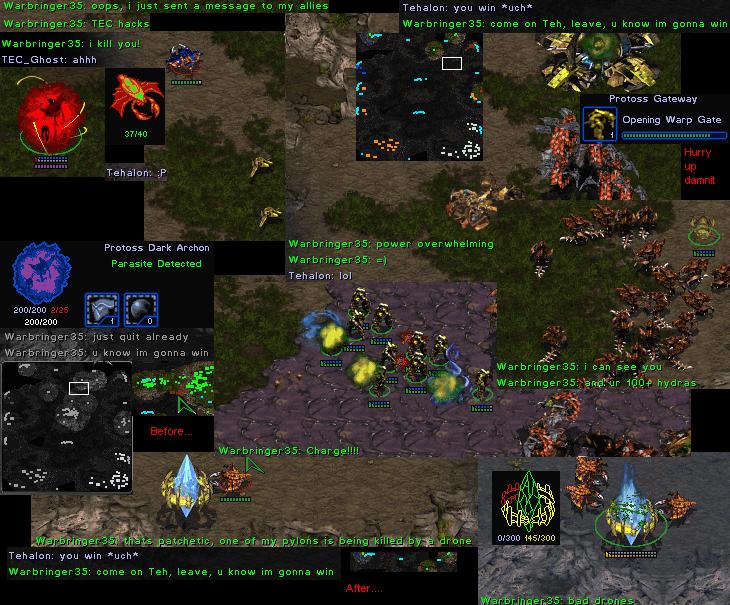Click the grayscale minimap next to "Before..."

click(x=67, y=427)
